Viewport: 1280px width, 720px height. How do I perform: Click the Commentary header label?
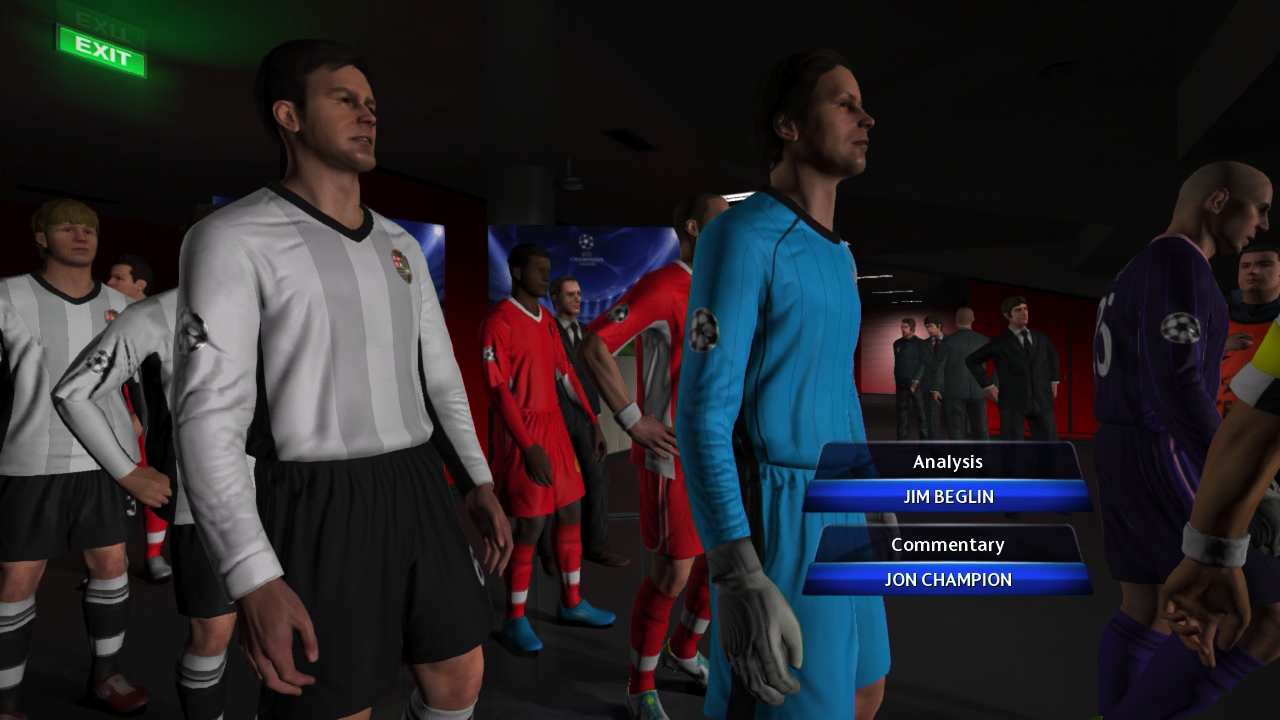[x=948, y=544]
